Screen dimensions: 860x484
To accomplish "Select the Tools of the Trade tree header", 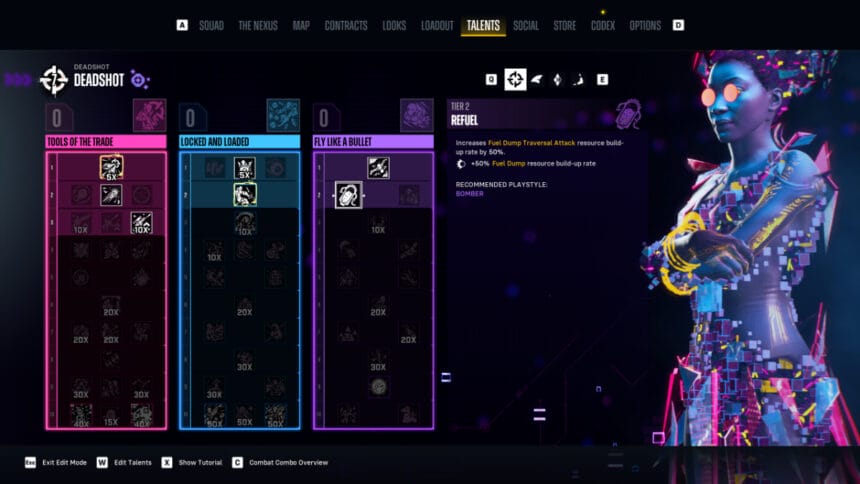I will (106, 142).
